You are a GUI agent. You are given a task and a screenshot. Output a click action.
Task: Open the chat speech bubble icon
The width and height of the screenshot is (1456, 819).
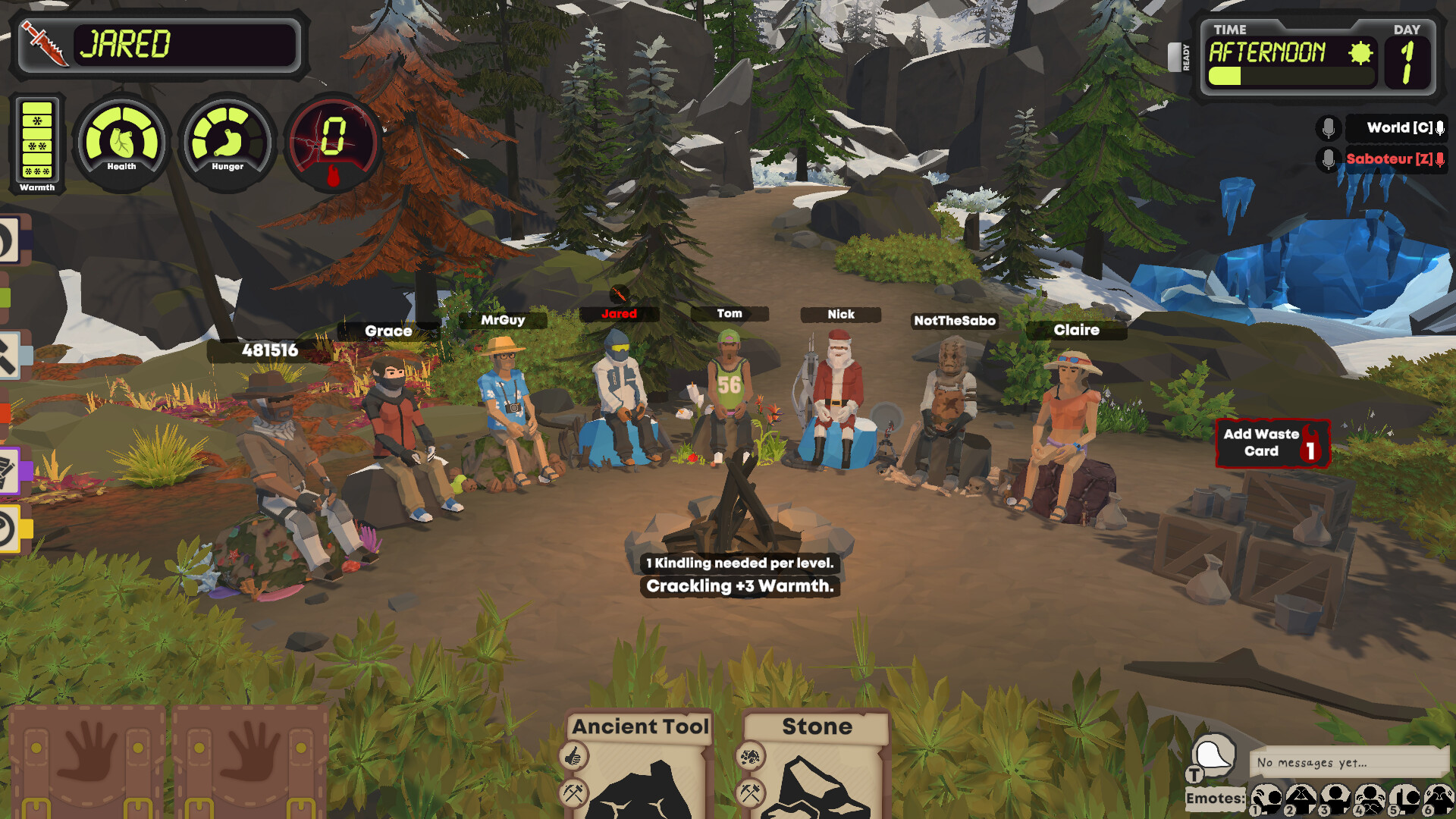coord(1213,755)
